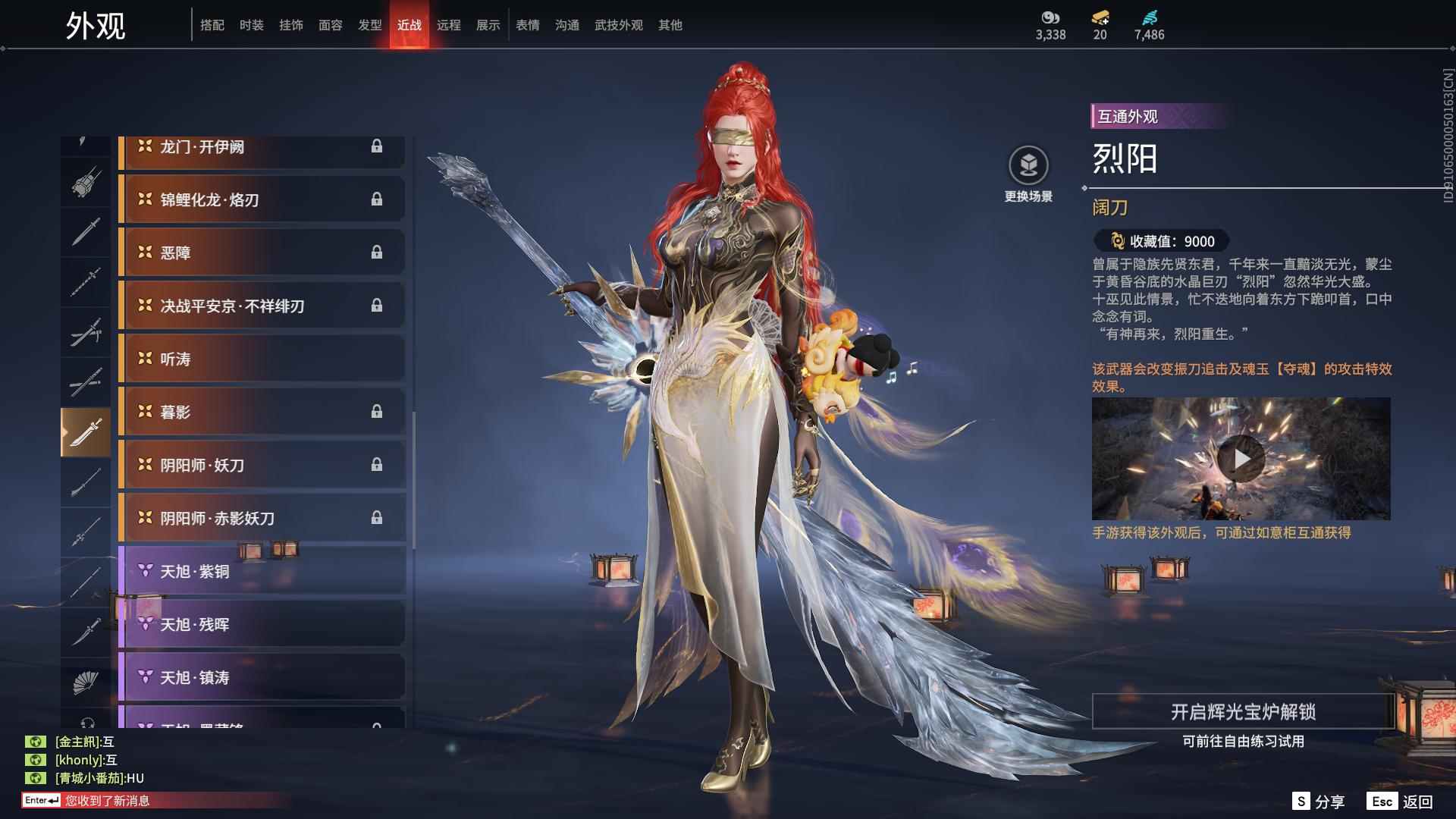Open the 时装 tab
The image size is (1456, 819).
[252, 24]
